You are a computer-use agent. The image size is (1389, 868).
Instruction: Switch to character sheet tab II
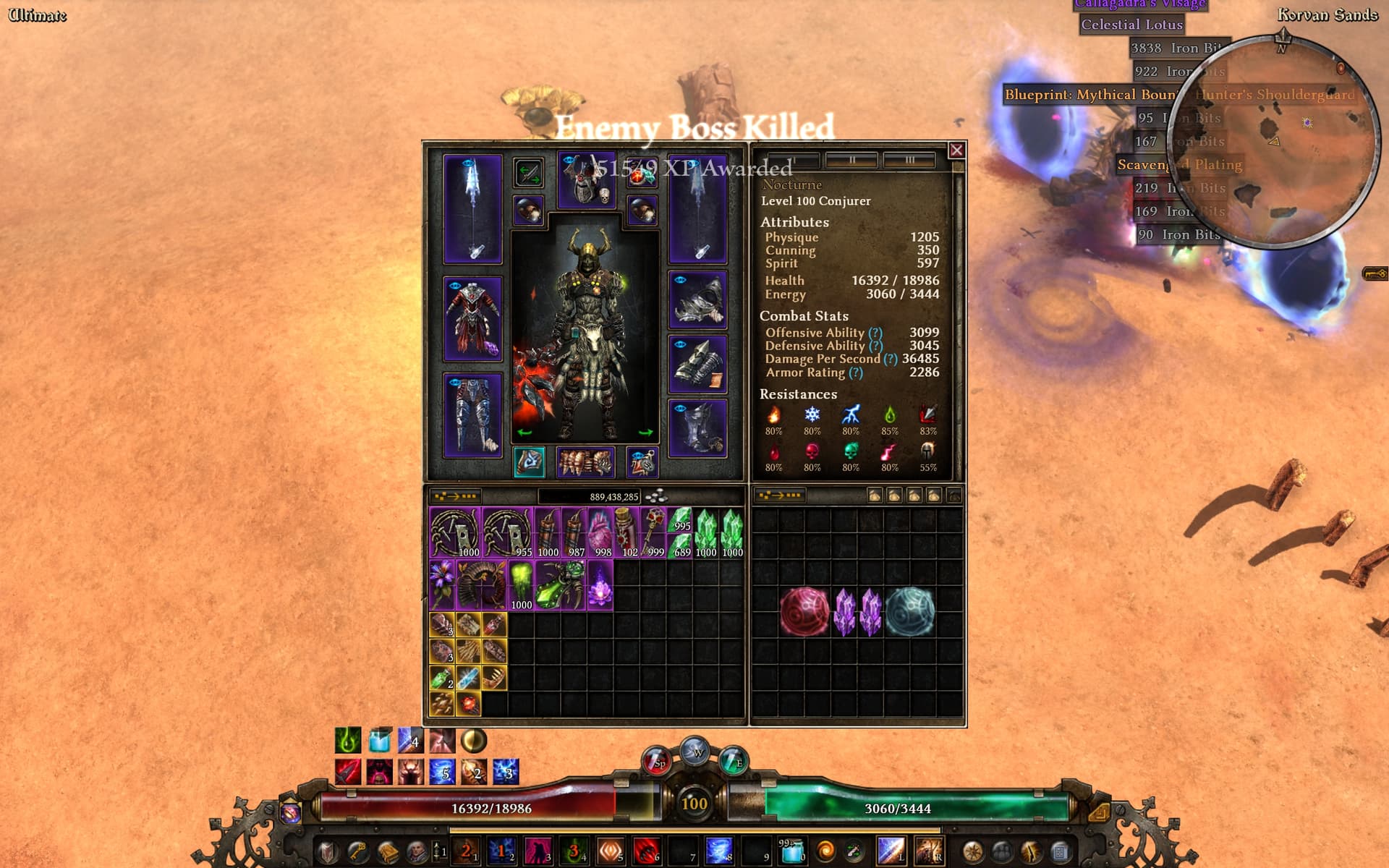click(x=851, y=160)
